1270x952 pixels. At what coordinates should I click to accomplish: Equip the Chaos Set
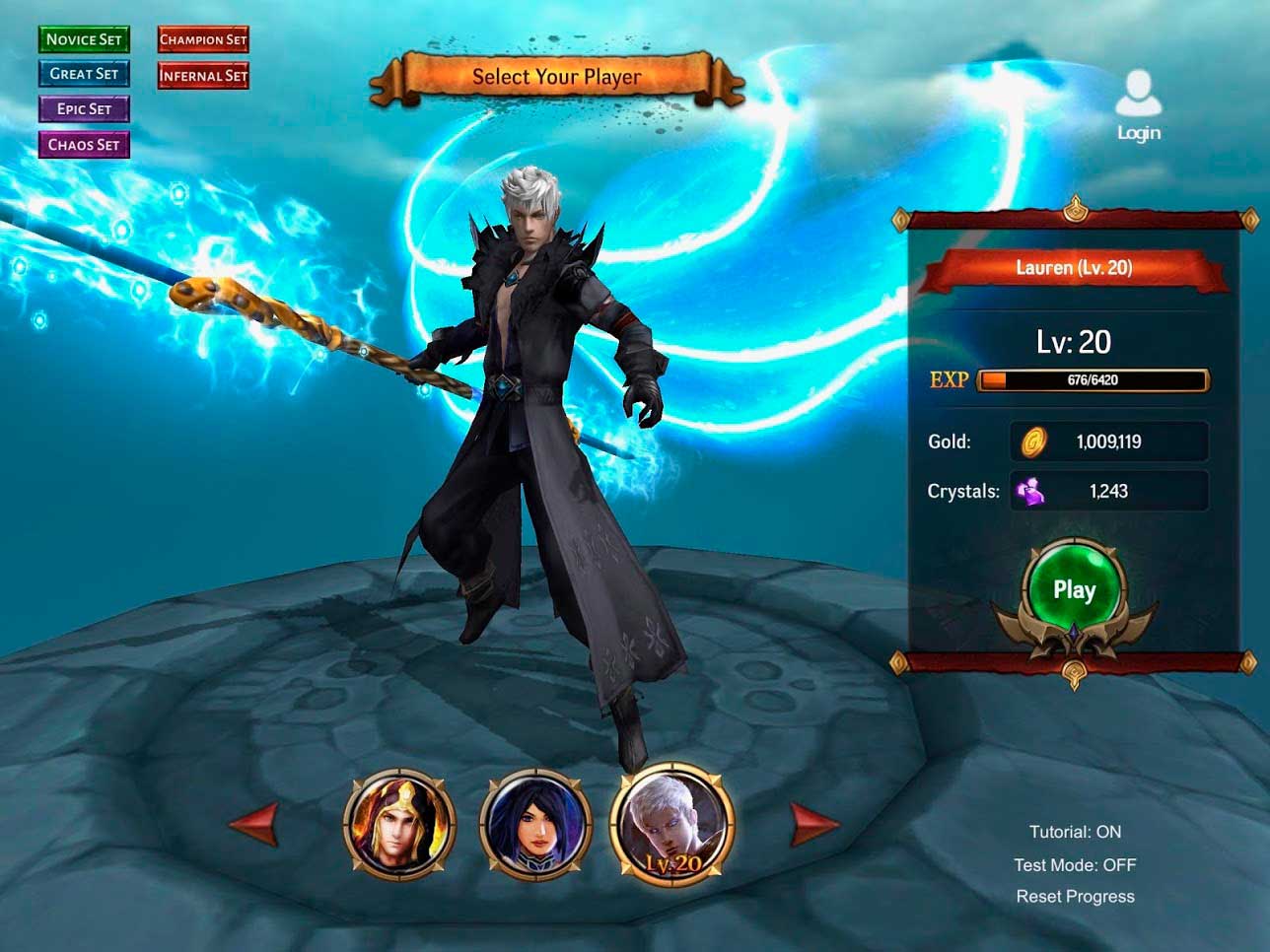84,145
